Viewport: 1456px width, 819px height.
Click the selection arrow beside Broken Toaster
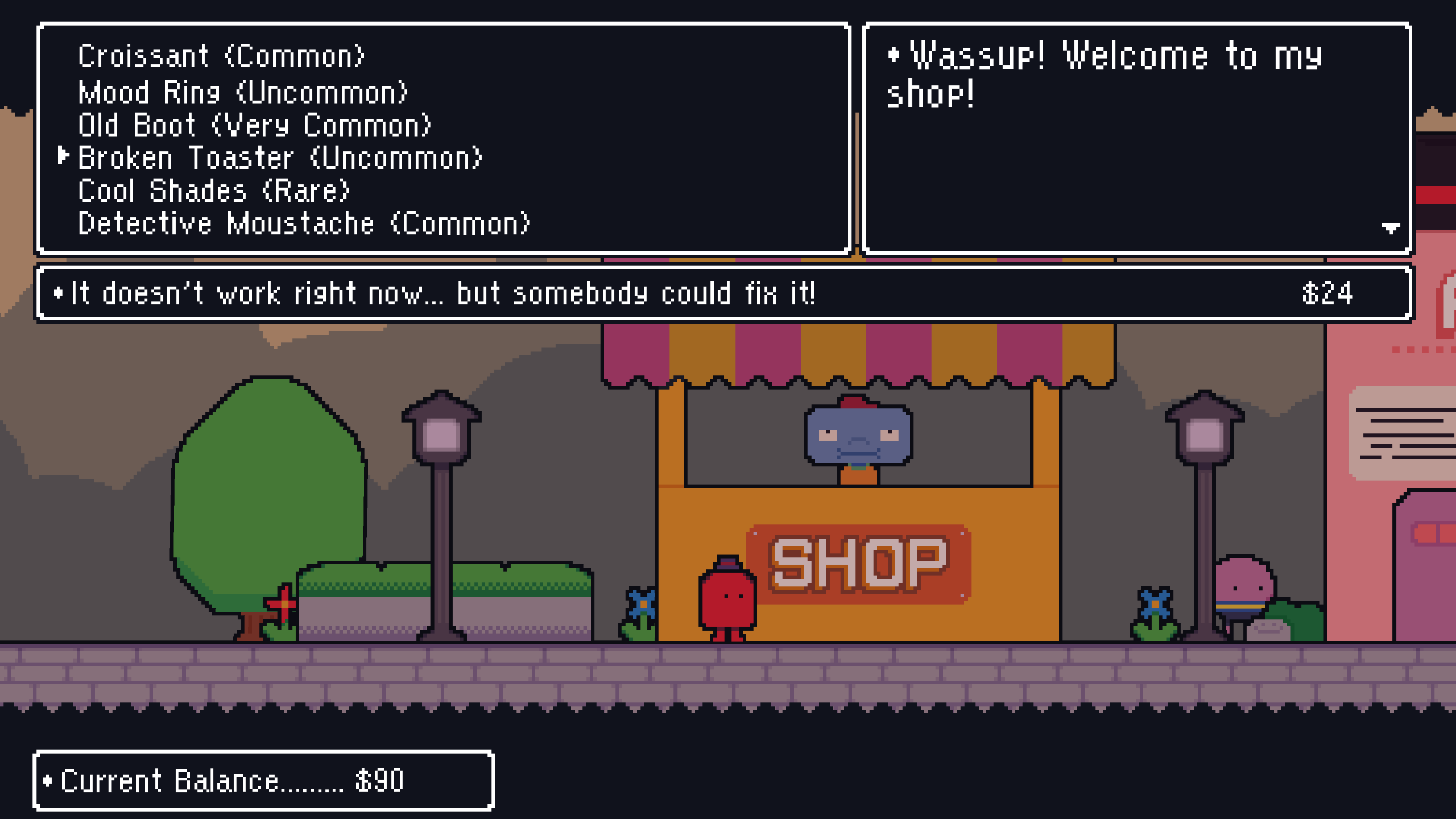(63, 158)
